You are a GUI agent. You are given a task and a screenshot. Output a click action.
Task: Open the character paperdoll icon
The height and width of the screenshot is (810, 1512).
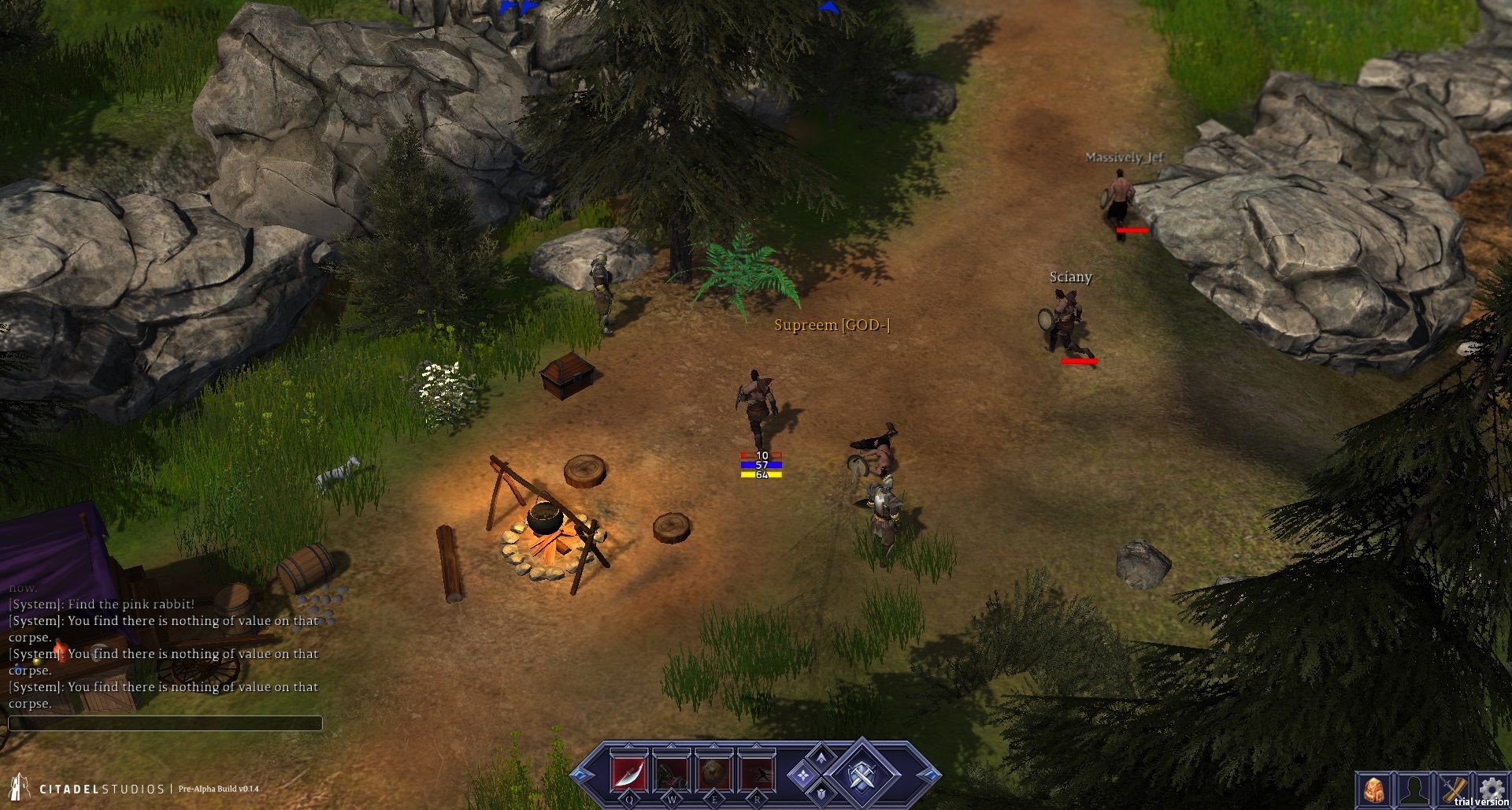[1414, 789]
